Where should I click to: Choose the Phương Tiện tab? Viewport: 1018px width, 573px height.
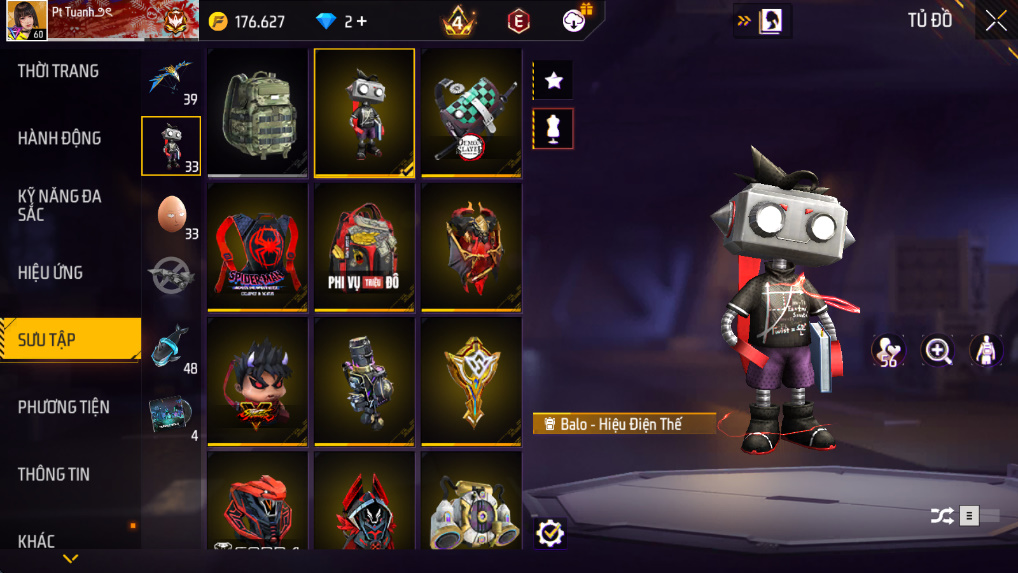pyautogui.click(x=64, y=407)
